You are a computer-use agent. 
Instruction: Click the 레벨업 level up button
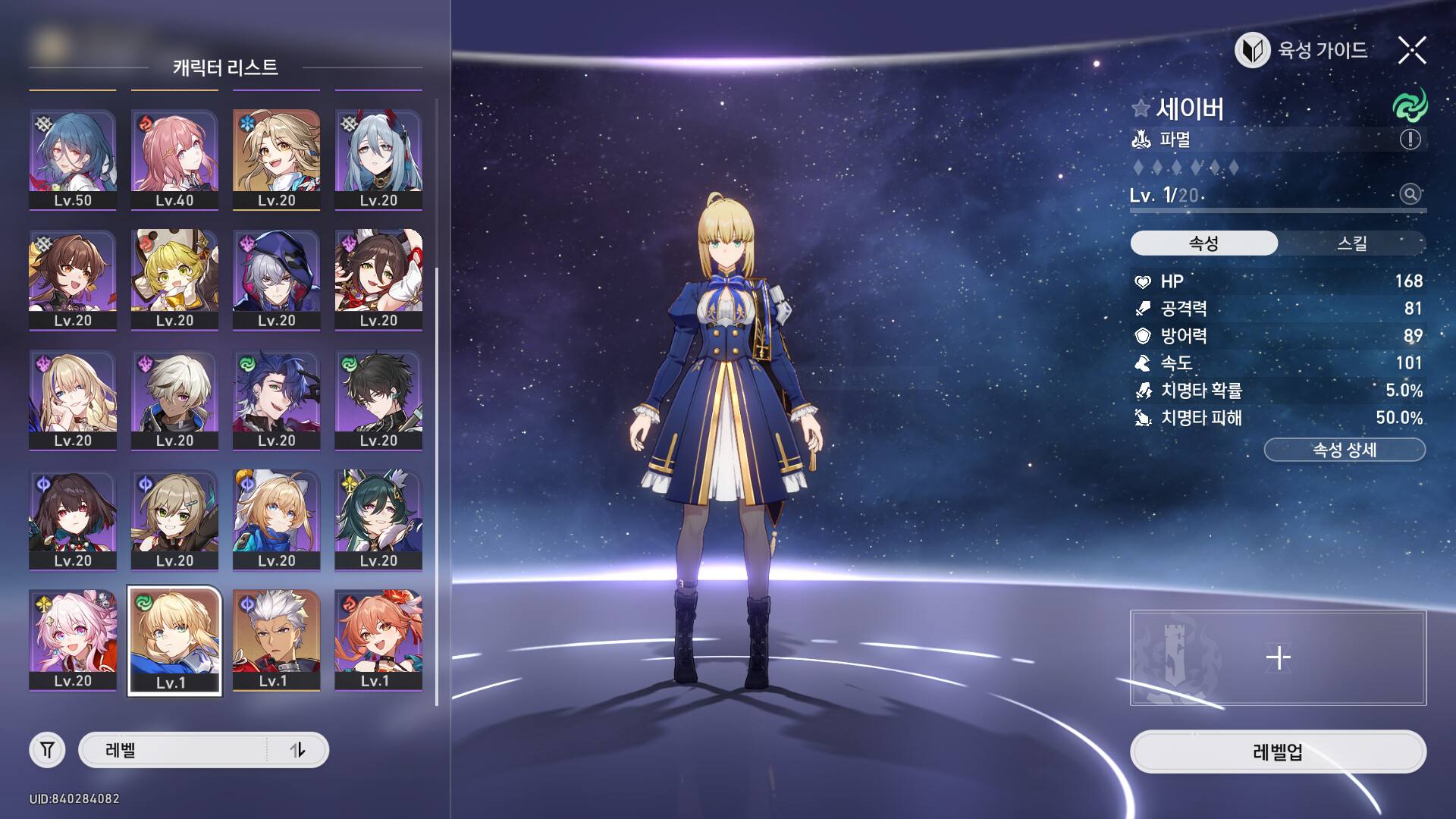(1278, 752)
